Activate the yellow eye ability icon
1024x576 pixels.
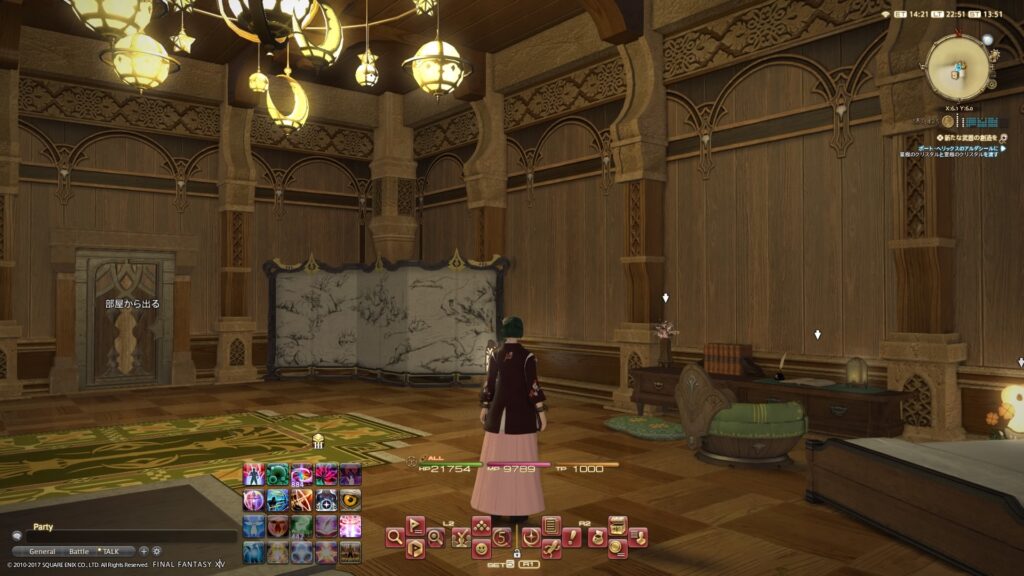pos(350,500)
